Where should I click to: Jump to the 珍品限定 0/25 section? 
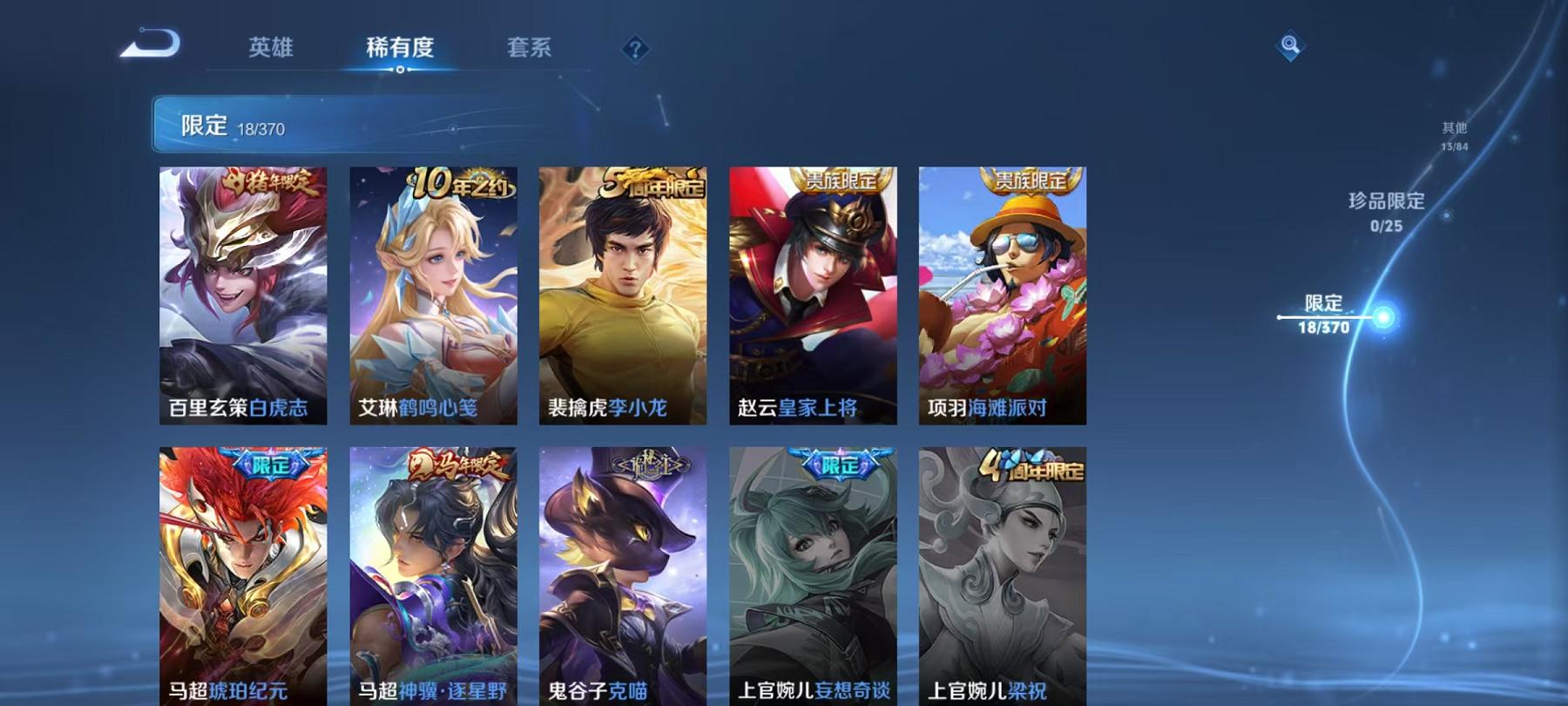pos(1385,209)
